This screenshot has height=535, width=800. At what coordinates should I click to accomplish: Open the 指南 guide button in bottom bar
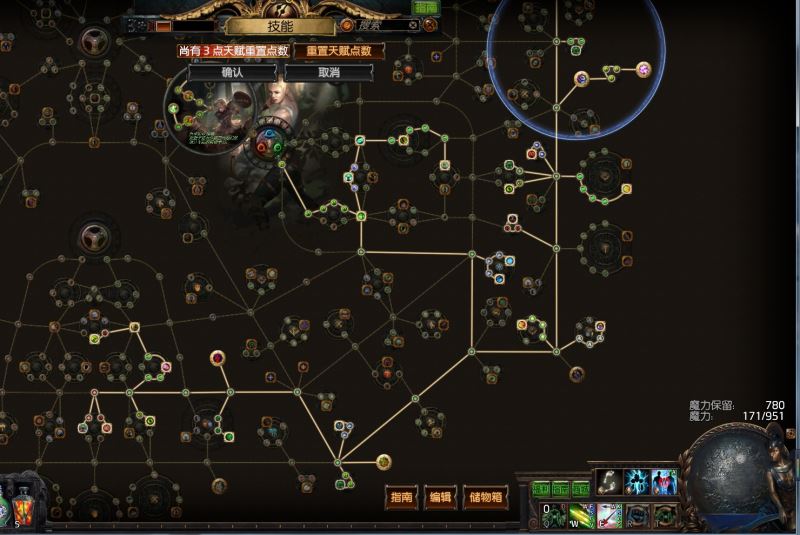click(402, 497)
